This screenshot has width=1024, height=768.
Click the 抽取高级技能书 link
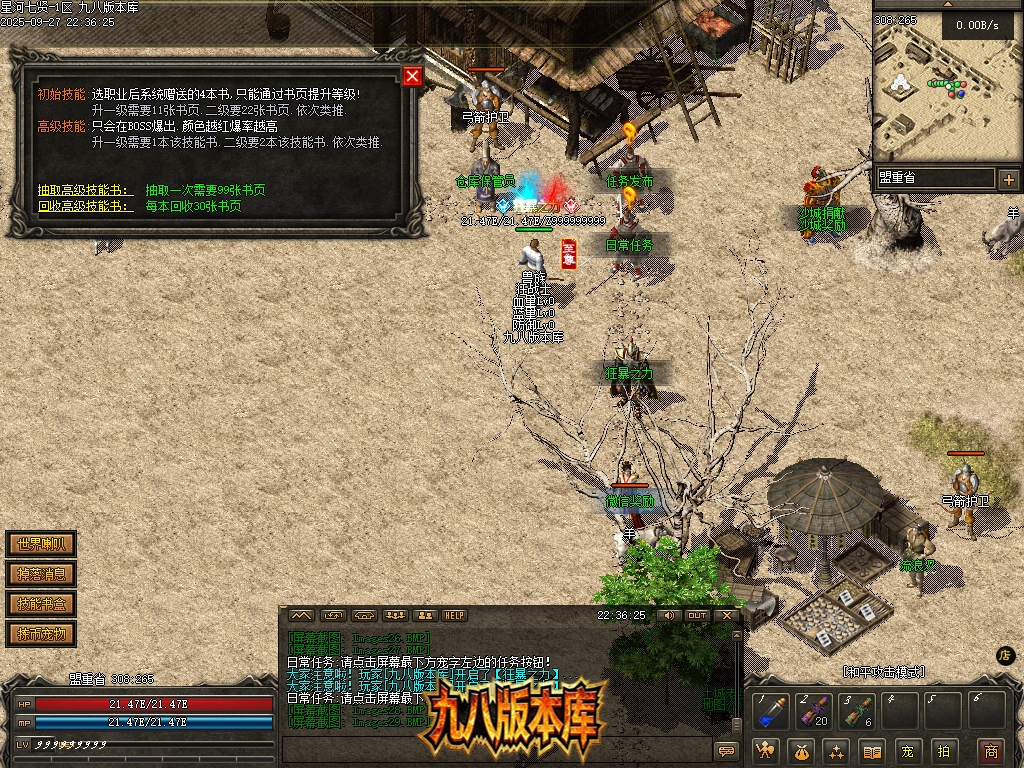pos(84,190)
